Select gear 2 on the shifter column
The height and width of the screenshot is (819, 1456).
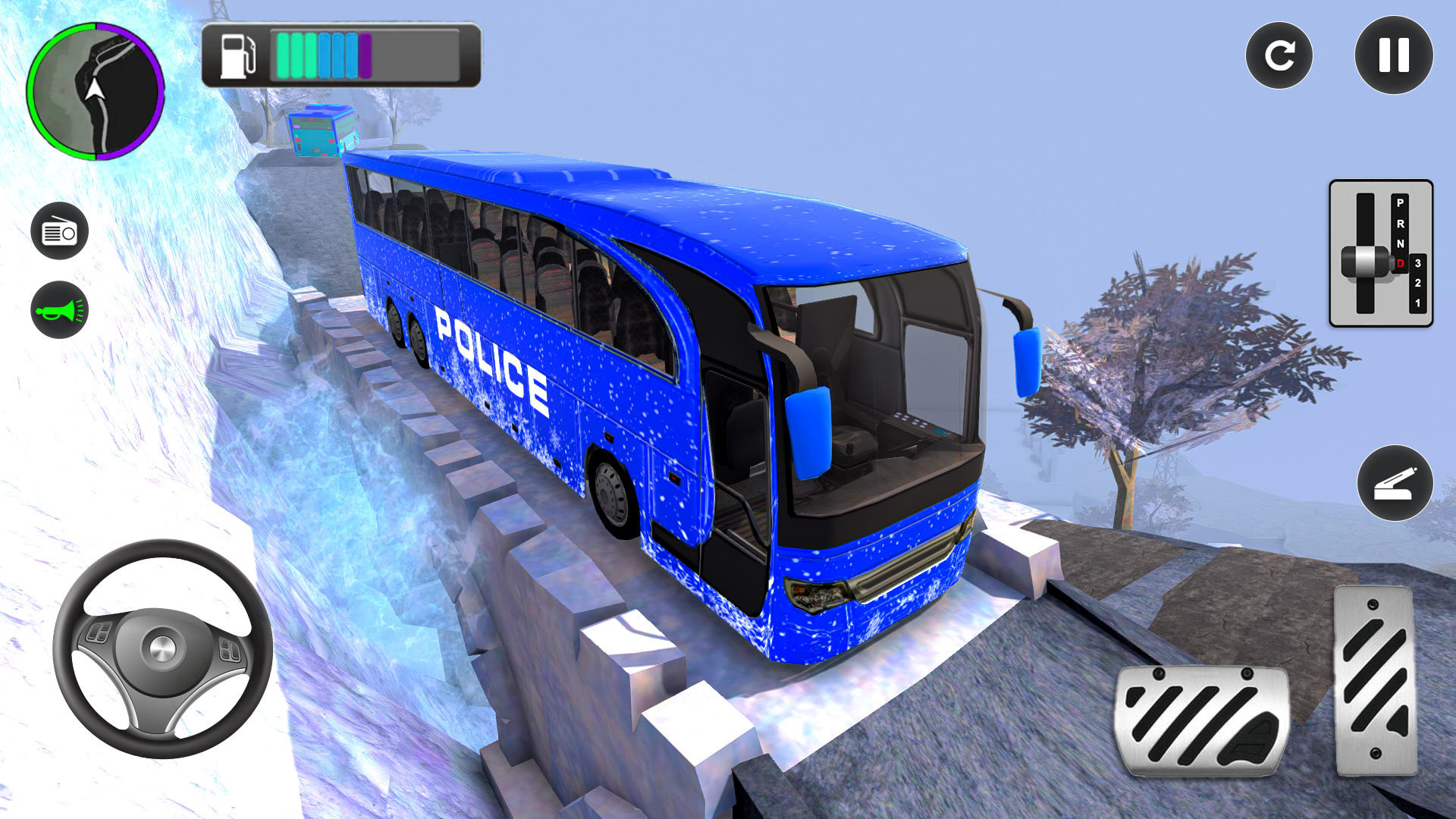(x=1417, y=283)
